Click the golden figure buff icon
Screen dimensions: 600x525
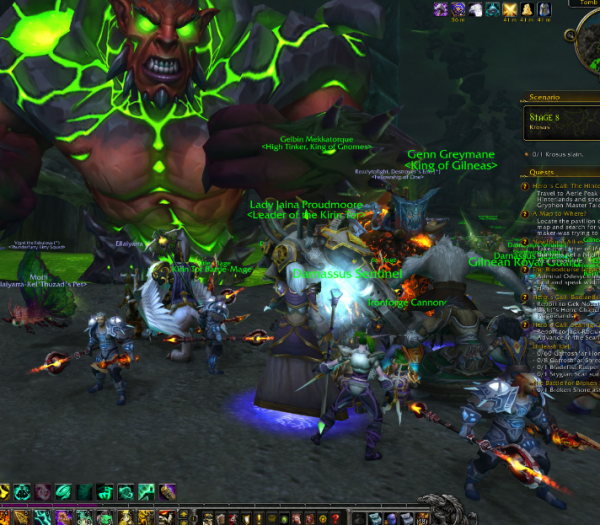pos(526,9)
